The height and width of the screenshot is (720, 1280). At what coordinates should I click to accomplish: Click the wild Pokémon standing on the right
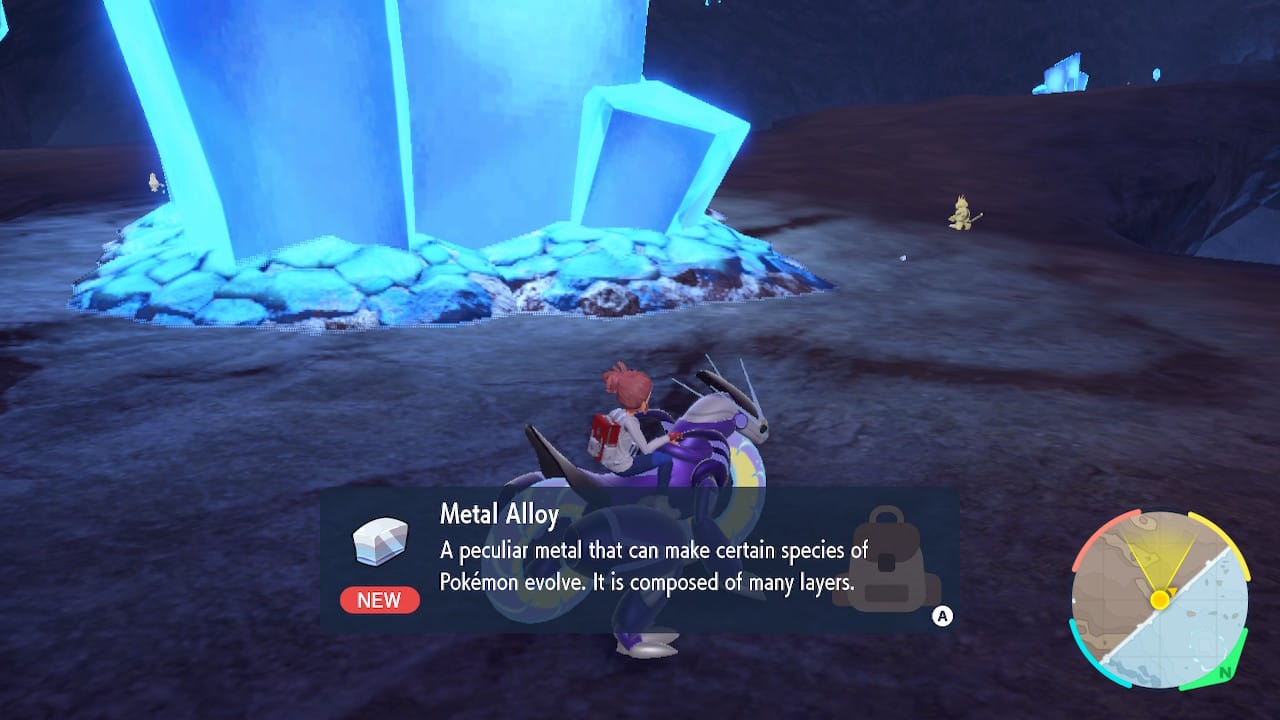962,212
